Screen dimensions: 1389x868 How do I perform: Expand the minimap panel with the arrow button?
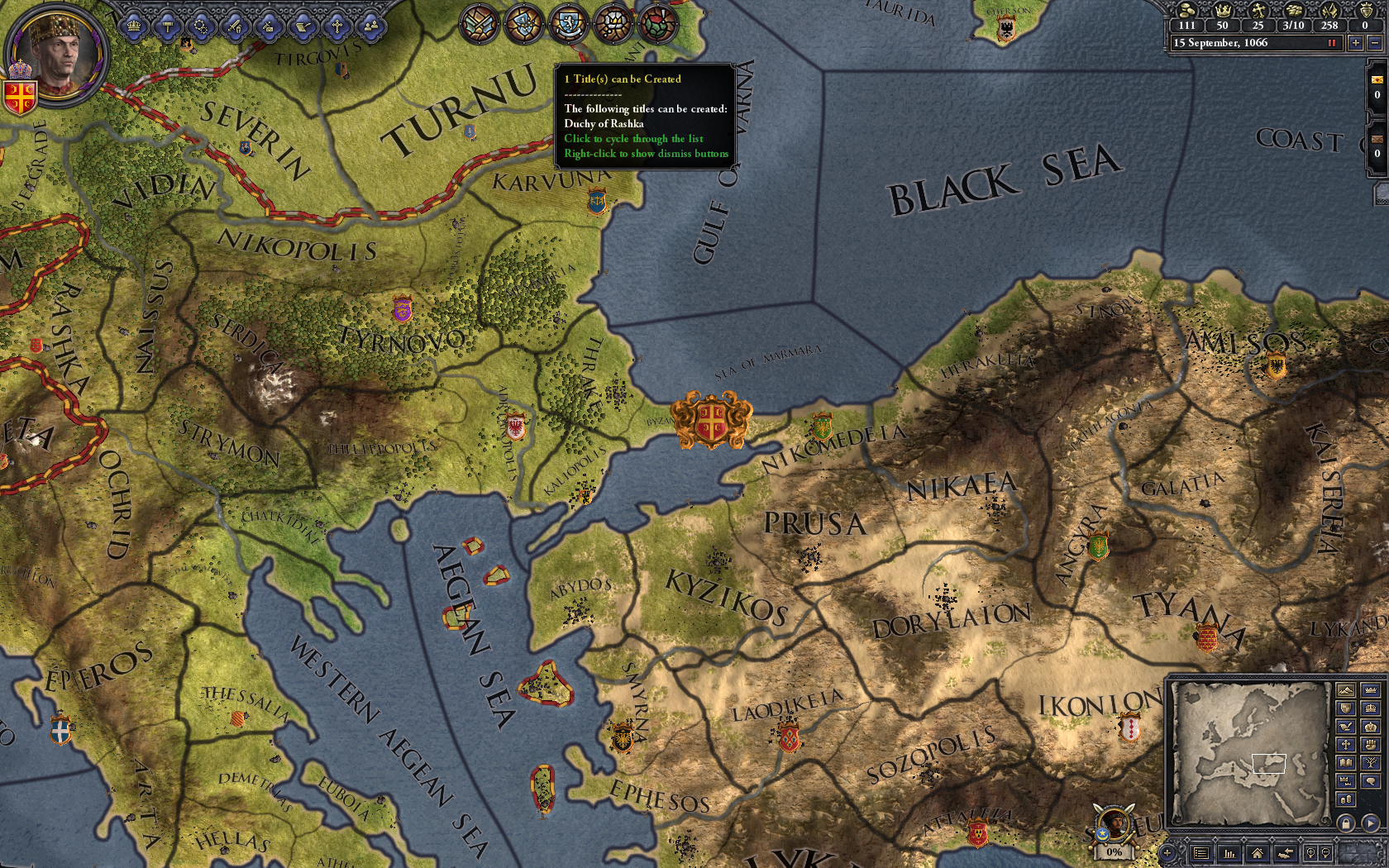tap(1371, 823)
